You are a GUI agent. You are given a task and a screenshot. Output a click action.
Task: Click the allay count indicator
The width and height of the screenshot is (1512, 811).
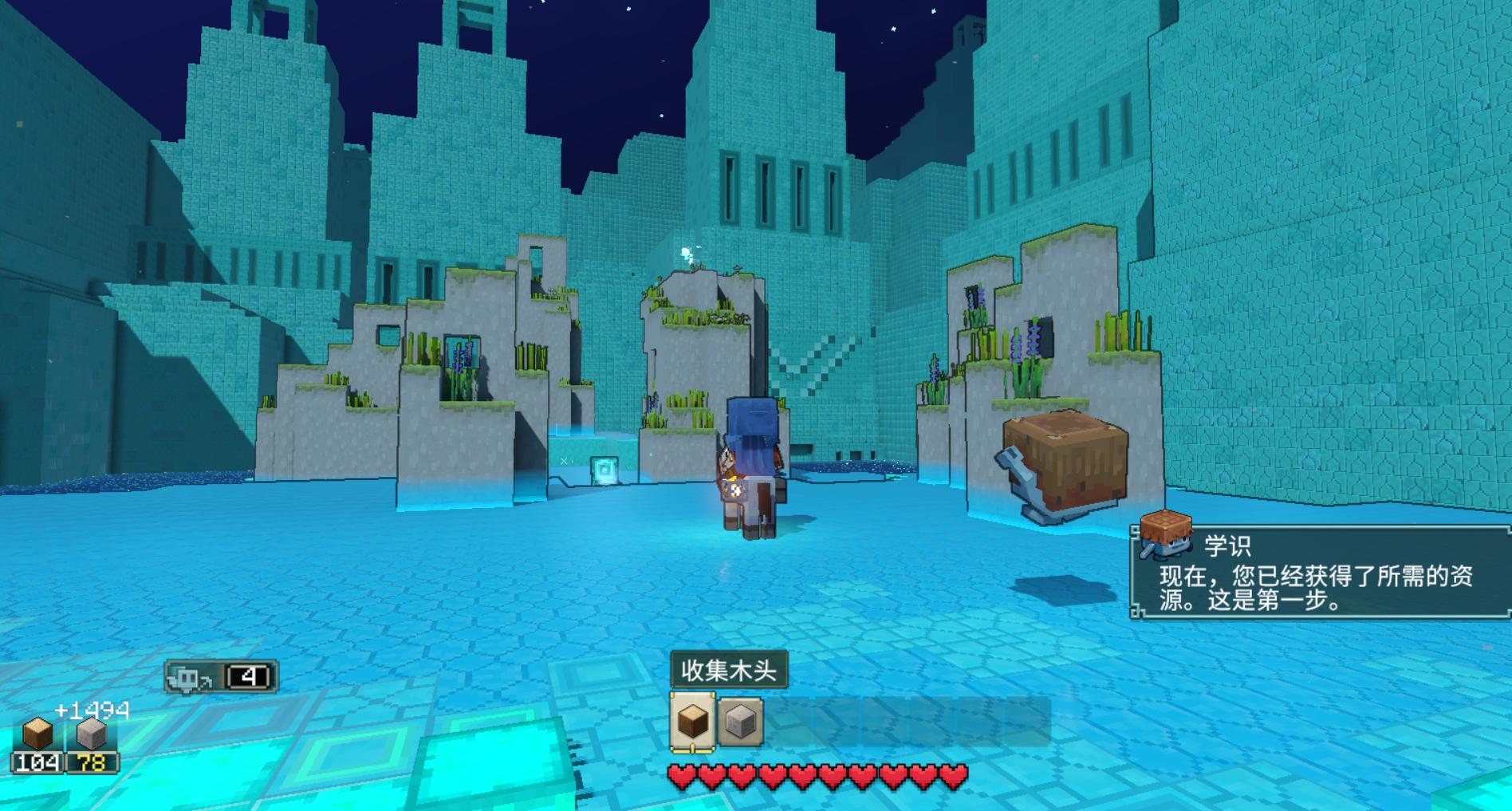(x=221, y=677)
